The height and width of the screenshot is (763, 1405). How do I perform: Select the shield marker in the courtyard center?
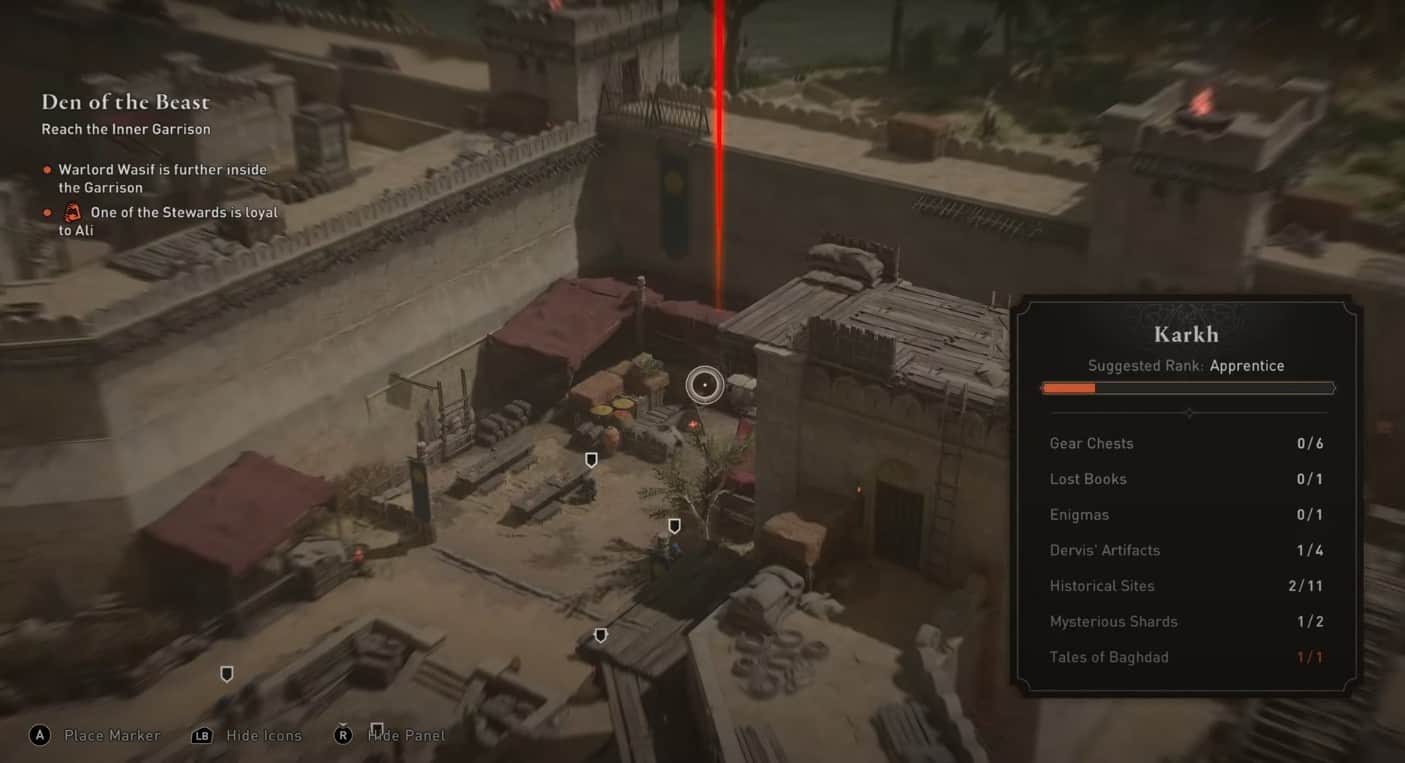[591, 459]
